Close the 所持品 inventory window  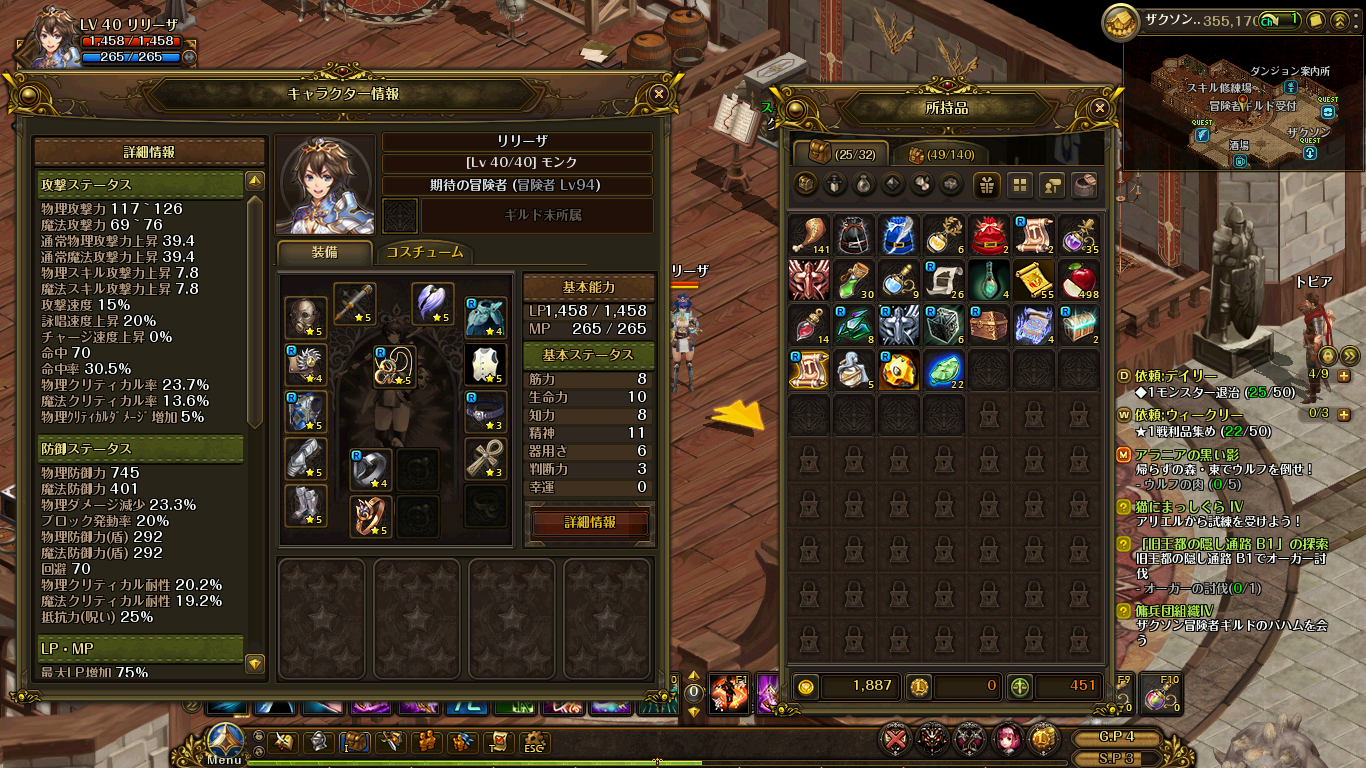tap(1100, 108)
